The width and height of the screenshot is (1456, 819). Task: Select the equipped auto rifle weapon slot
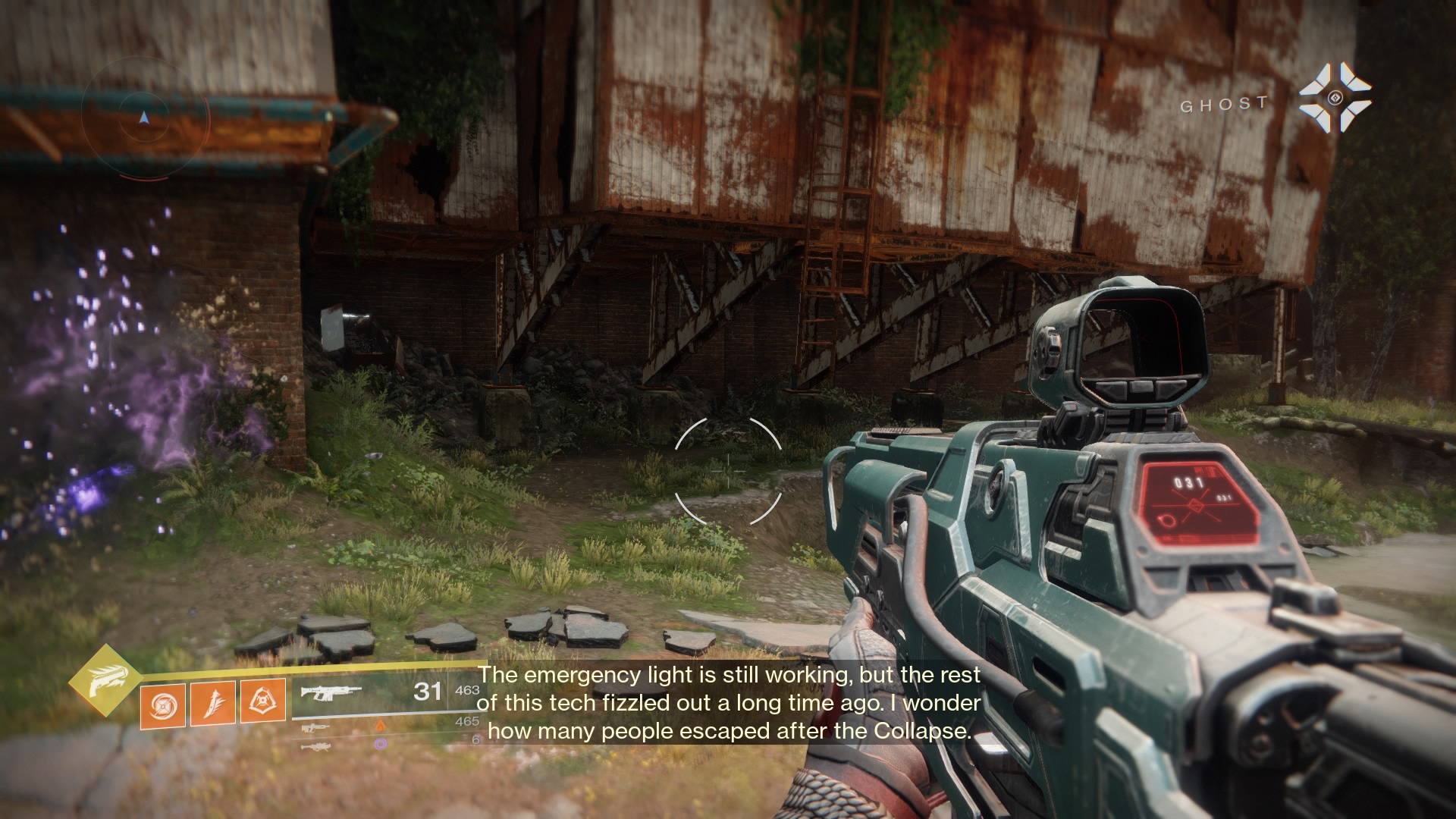[331, 692]
